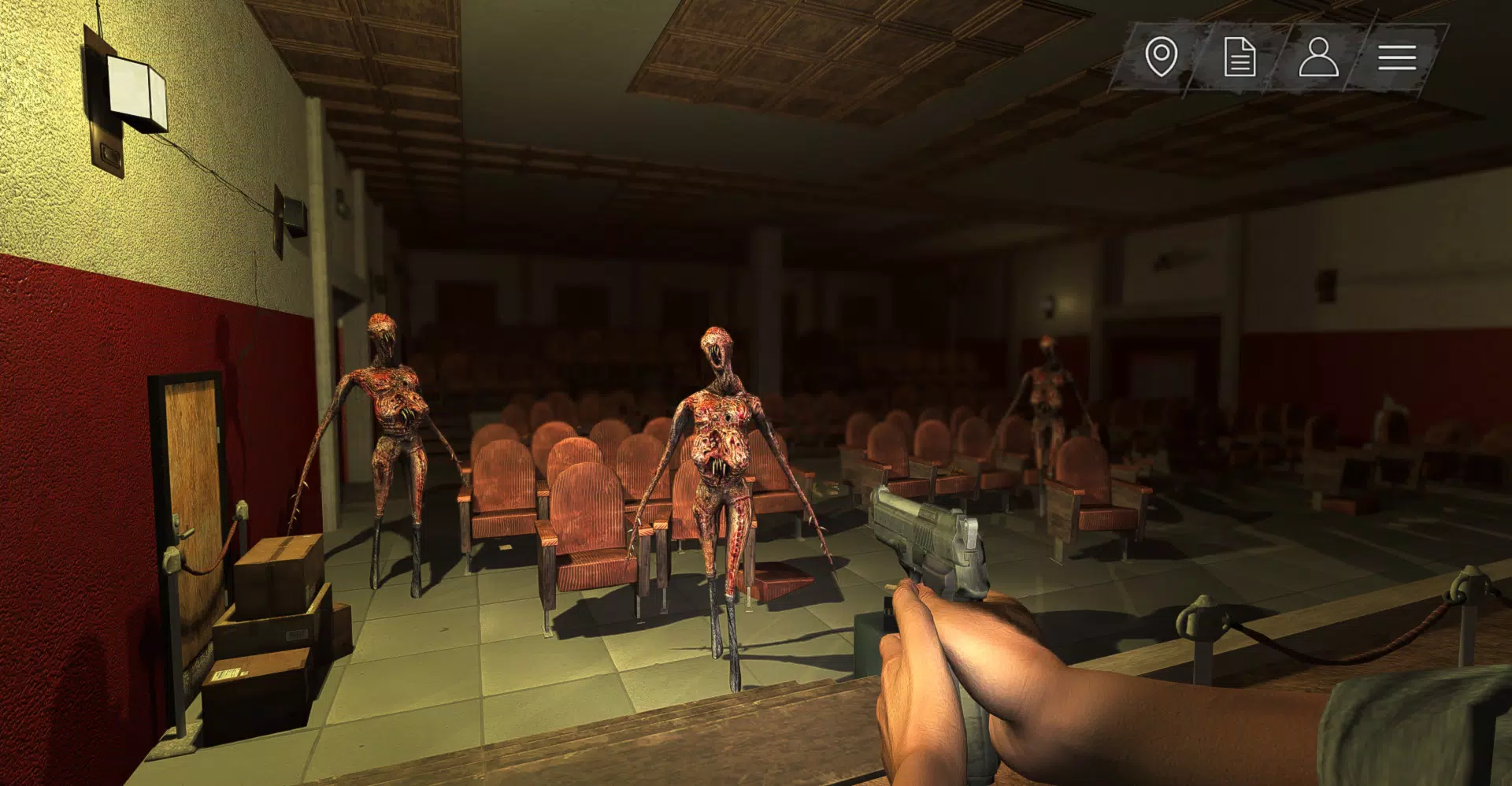Check inventory via the person icon
The height and width of the screenshot is (786, 1512).
(x=1320, y=56)
